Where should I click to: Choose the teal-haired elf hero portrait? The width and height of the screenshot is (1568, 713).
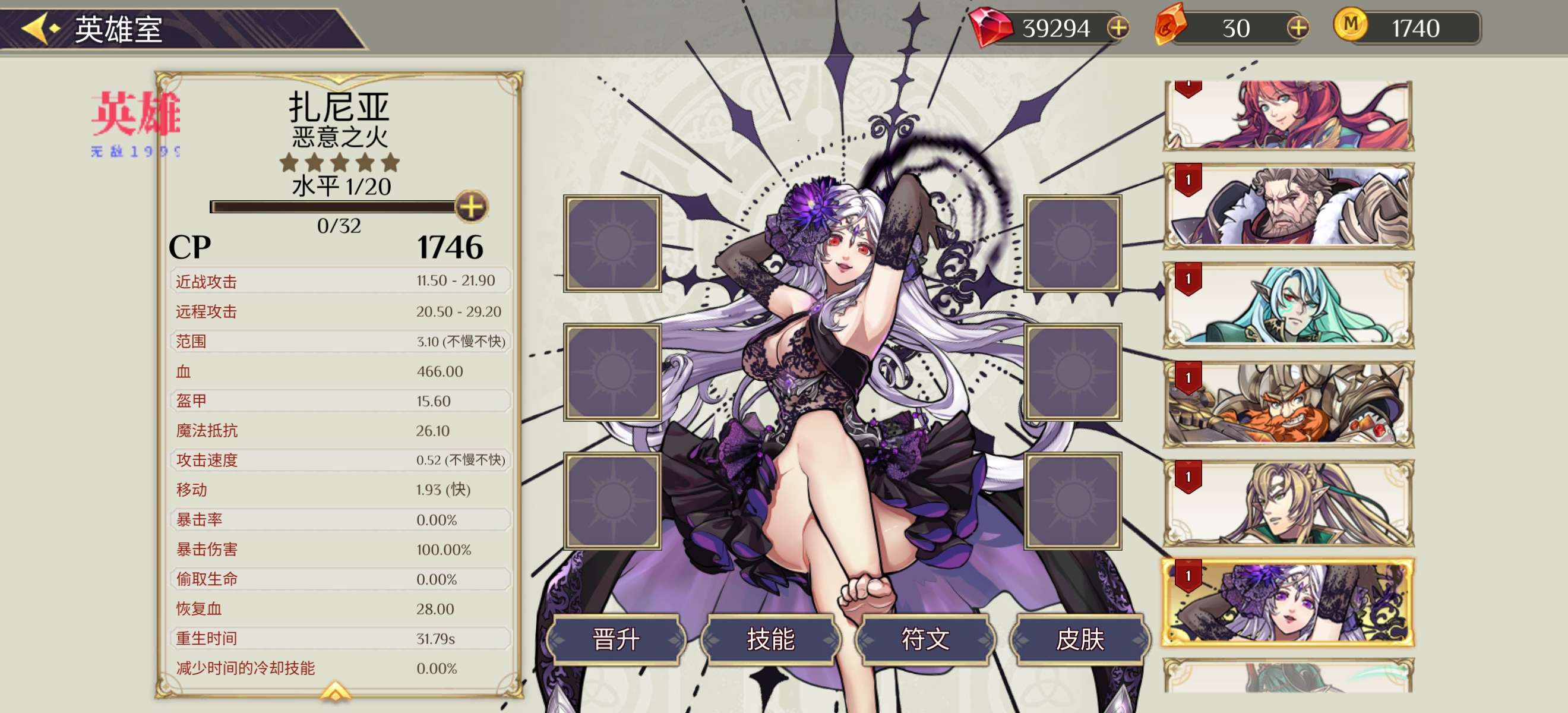pyautogui.click(x=1288, y=305)
